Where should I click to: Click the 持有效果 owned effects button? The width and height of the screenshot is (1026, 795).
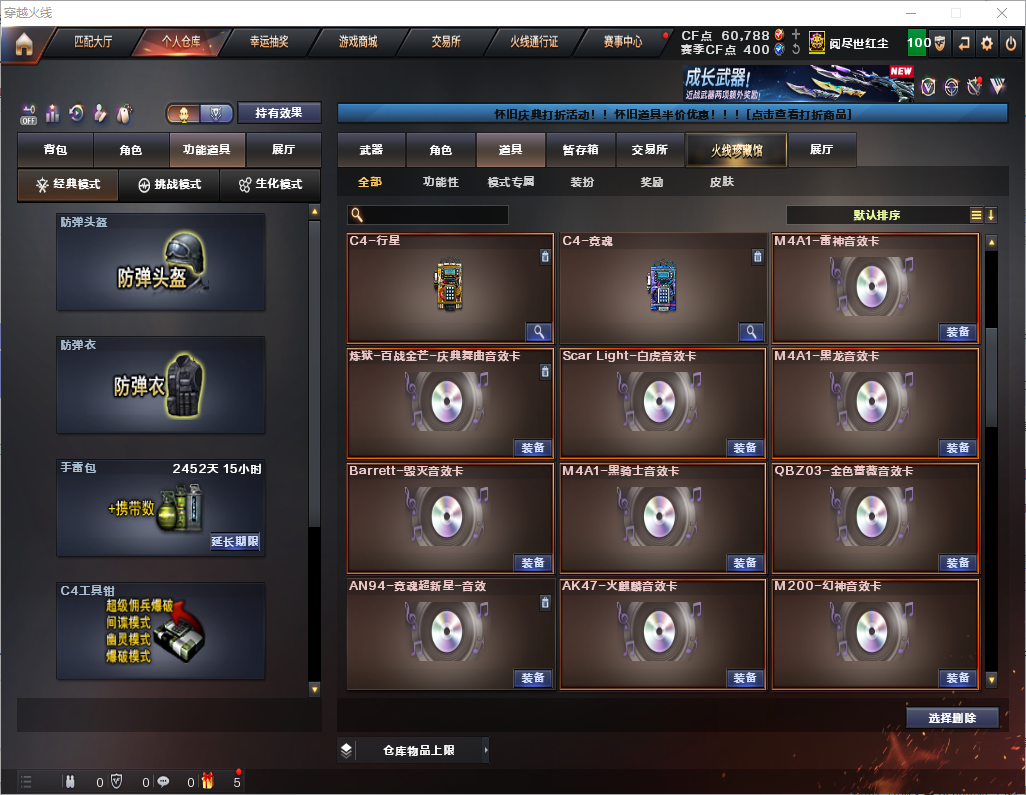pyautogui.click(x=278, y=113)
